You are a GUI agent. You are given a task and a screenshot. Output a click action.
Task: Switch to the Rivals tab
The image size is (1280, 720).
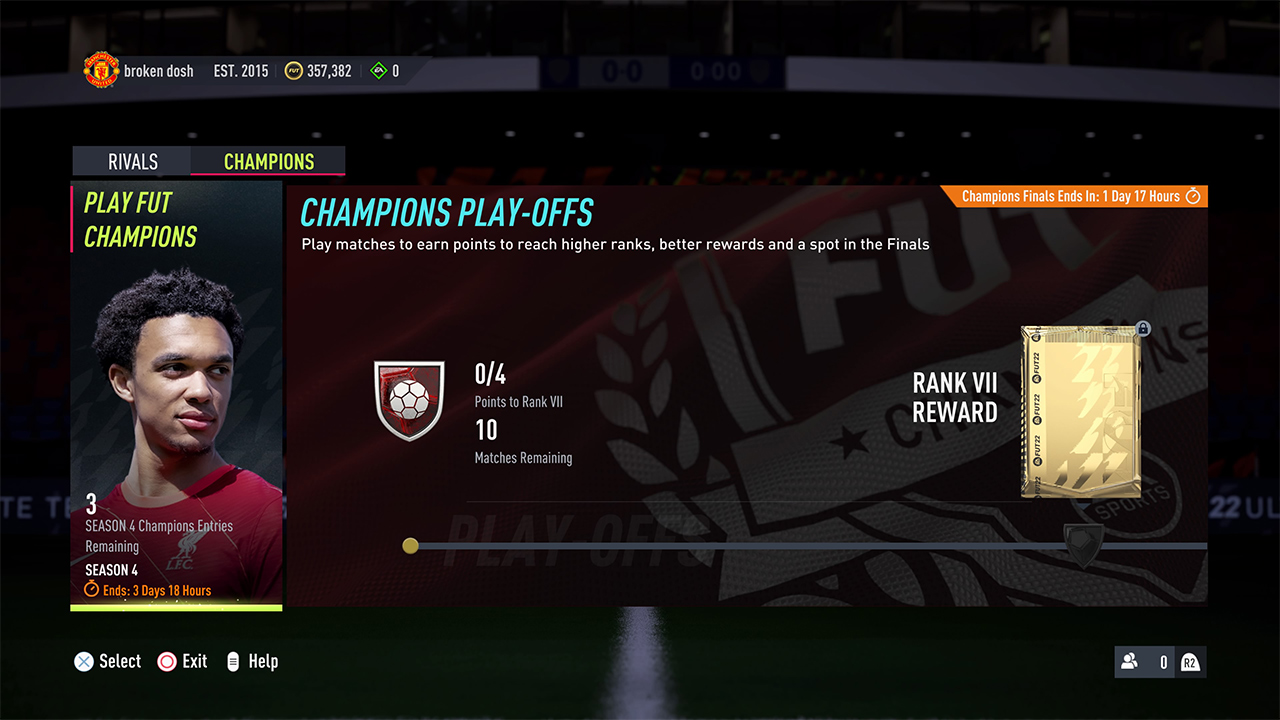(x=132, y=162)
